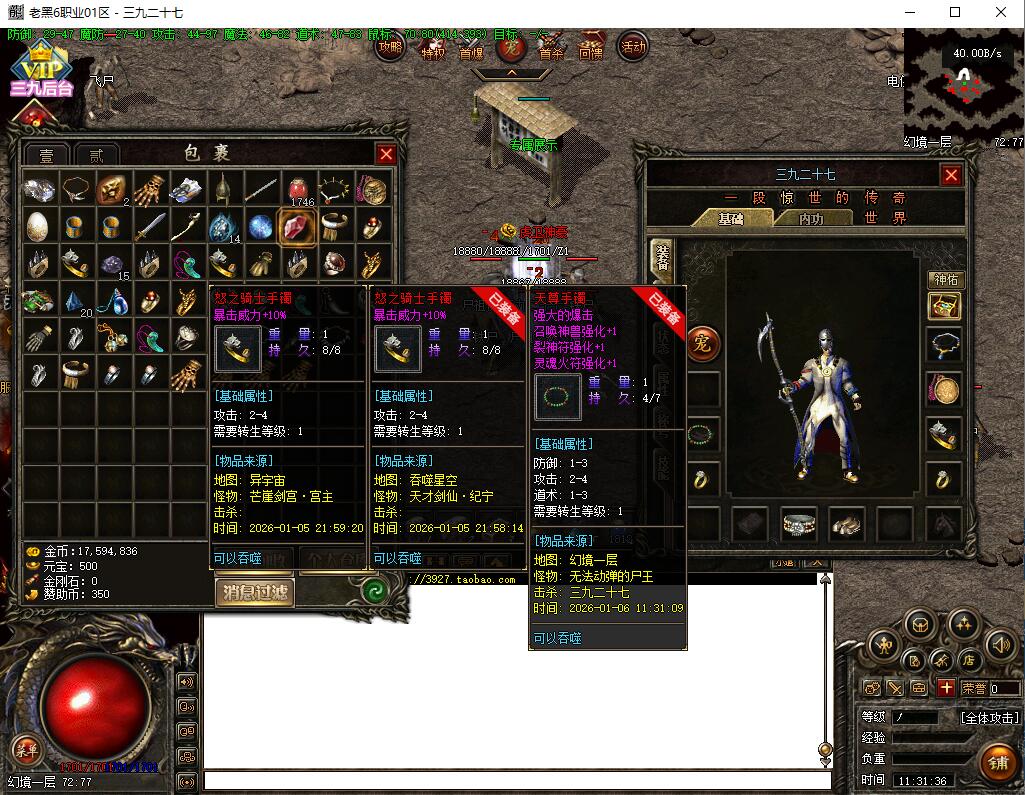Click the VIP 三九后台 icon
Image resolution: width=1025 pixels, height=795 pixels.
coord(43,72)
